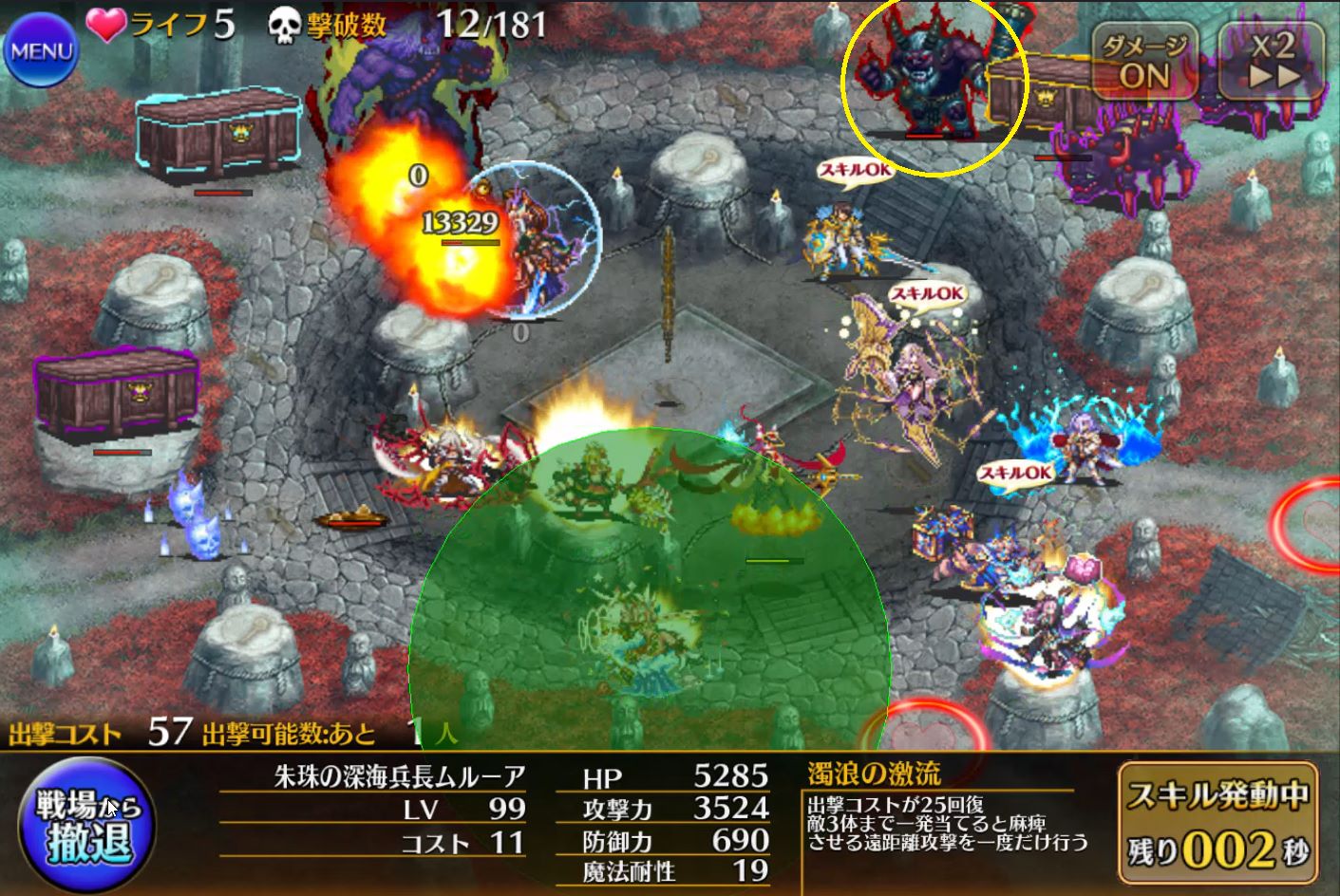Switch game speed with the x2 button
Image resolution: width=1340 pixels, height=896 pixels.
(1272, 59)
